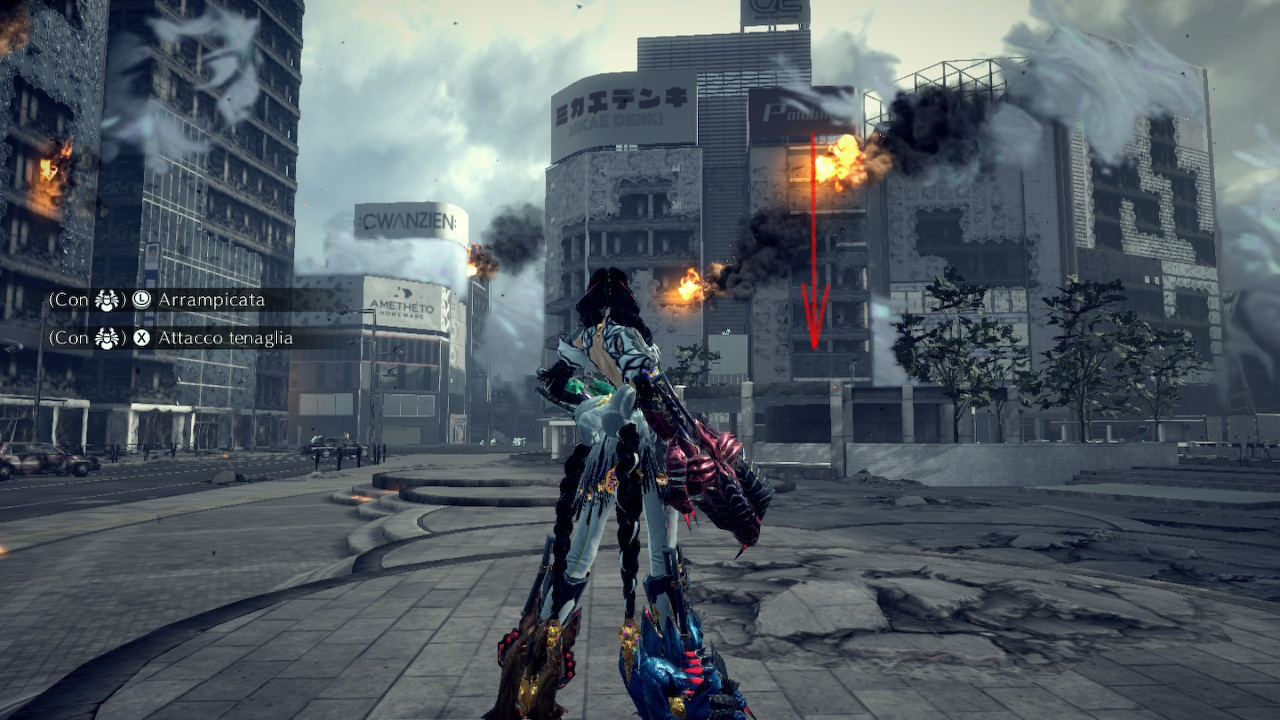Viewport: 1280px width, 720px height.
Task: Click the X button prompt circle icon
Action: point(141,337)
